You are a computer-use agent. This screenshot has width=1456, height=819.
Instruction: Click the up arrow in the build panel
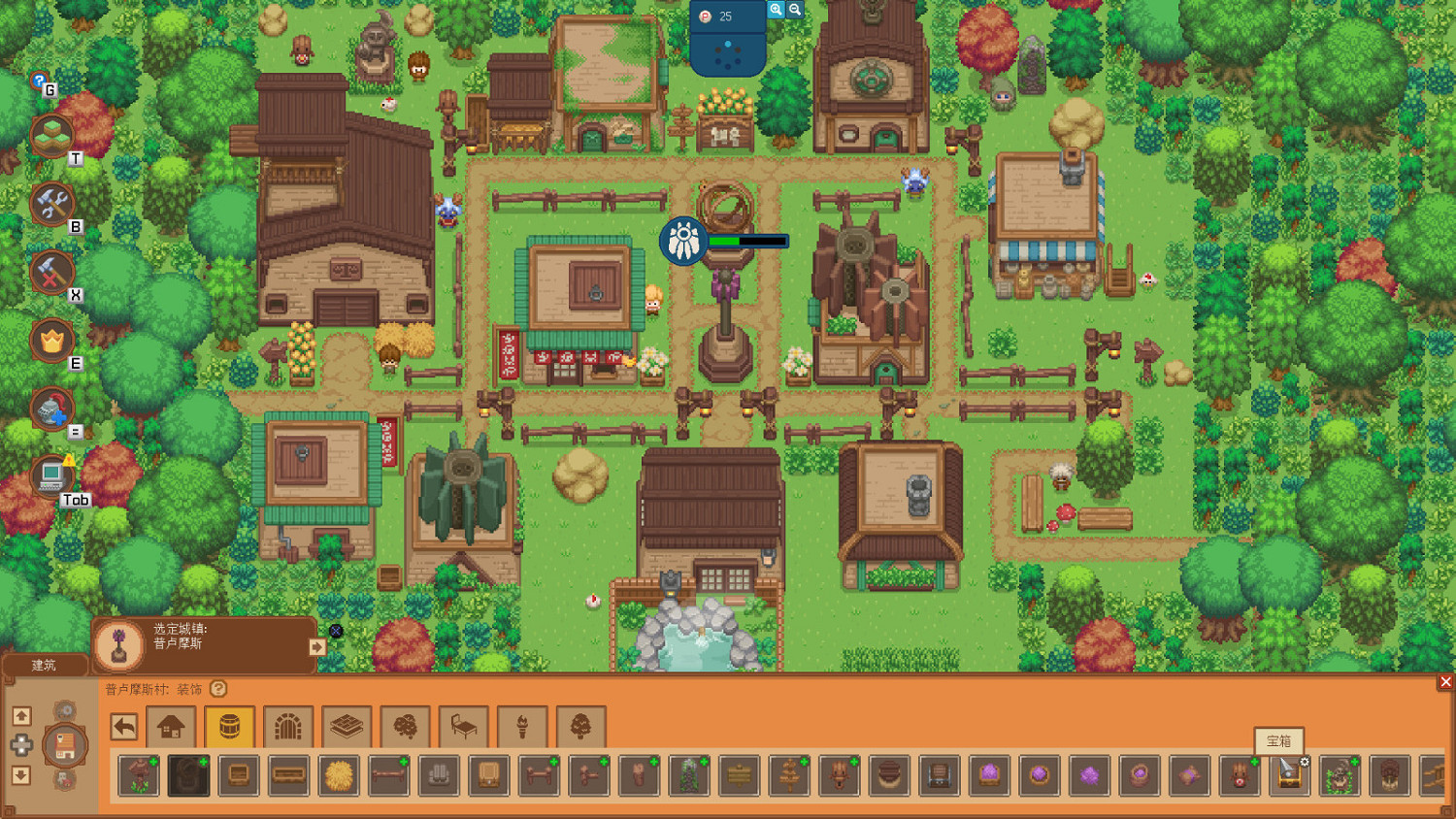20,716
